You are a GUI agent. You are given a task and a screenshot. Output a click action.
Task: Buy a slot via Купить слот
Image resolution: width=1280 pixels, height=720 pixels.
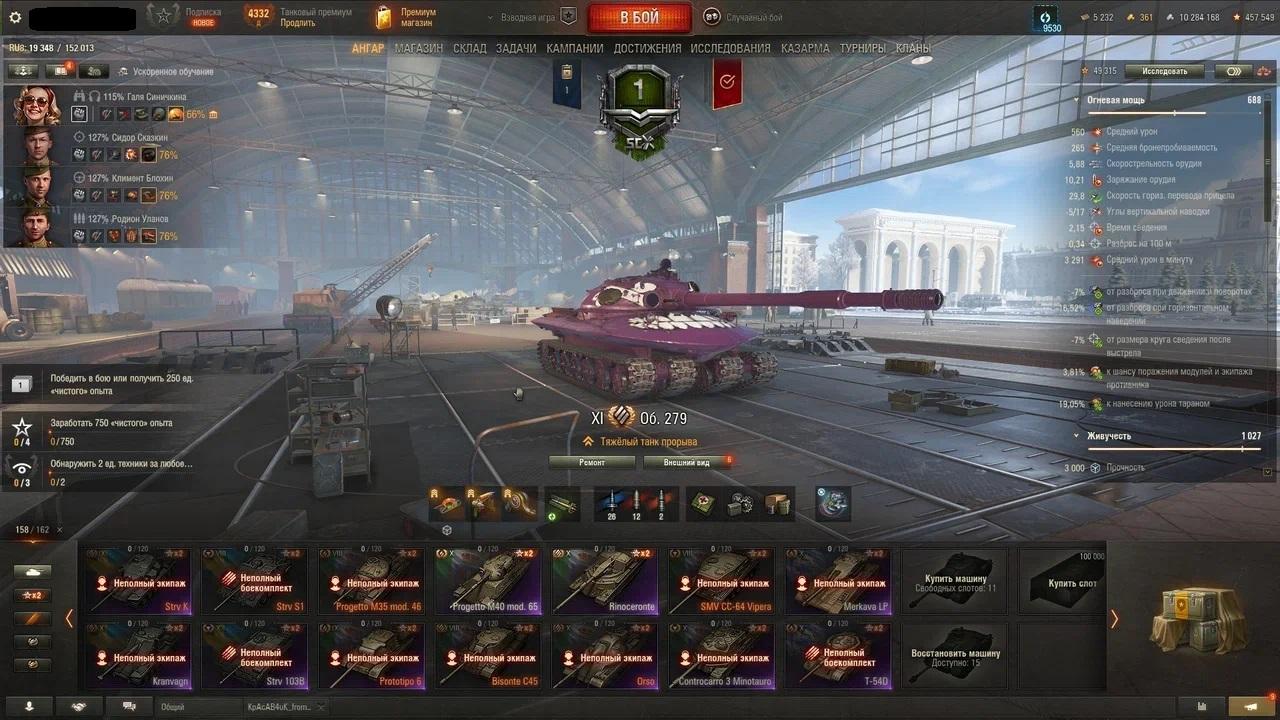pos(1072,582)
